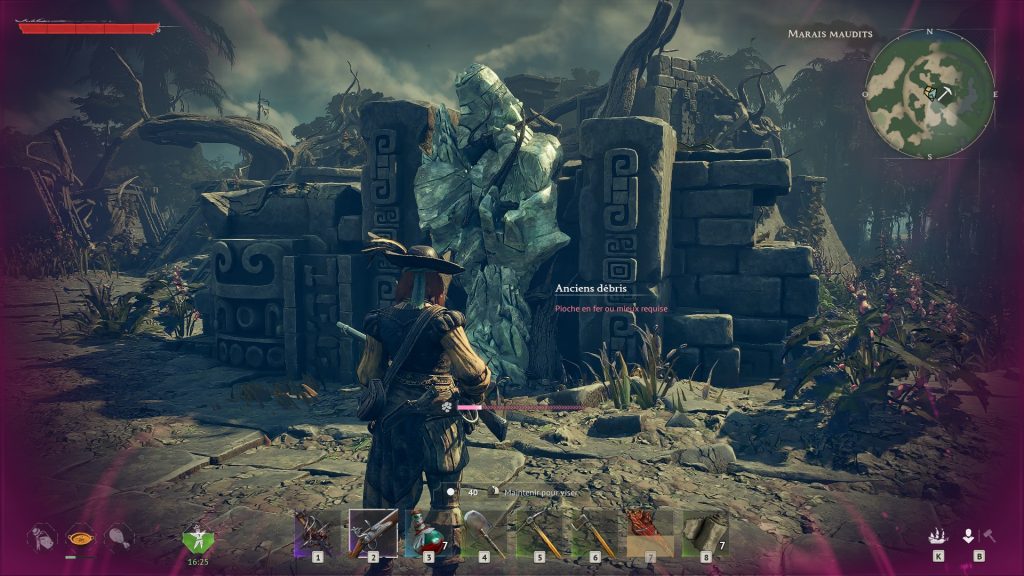Choose the pickaxe hotbar slot
Screen dimensions: 1024x576
(x=539, y=532)
